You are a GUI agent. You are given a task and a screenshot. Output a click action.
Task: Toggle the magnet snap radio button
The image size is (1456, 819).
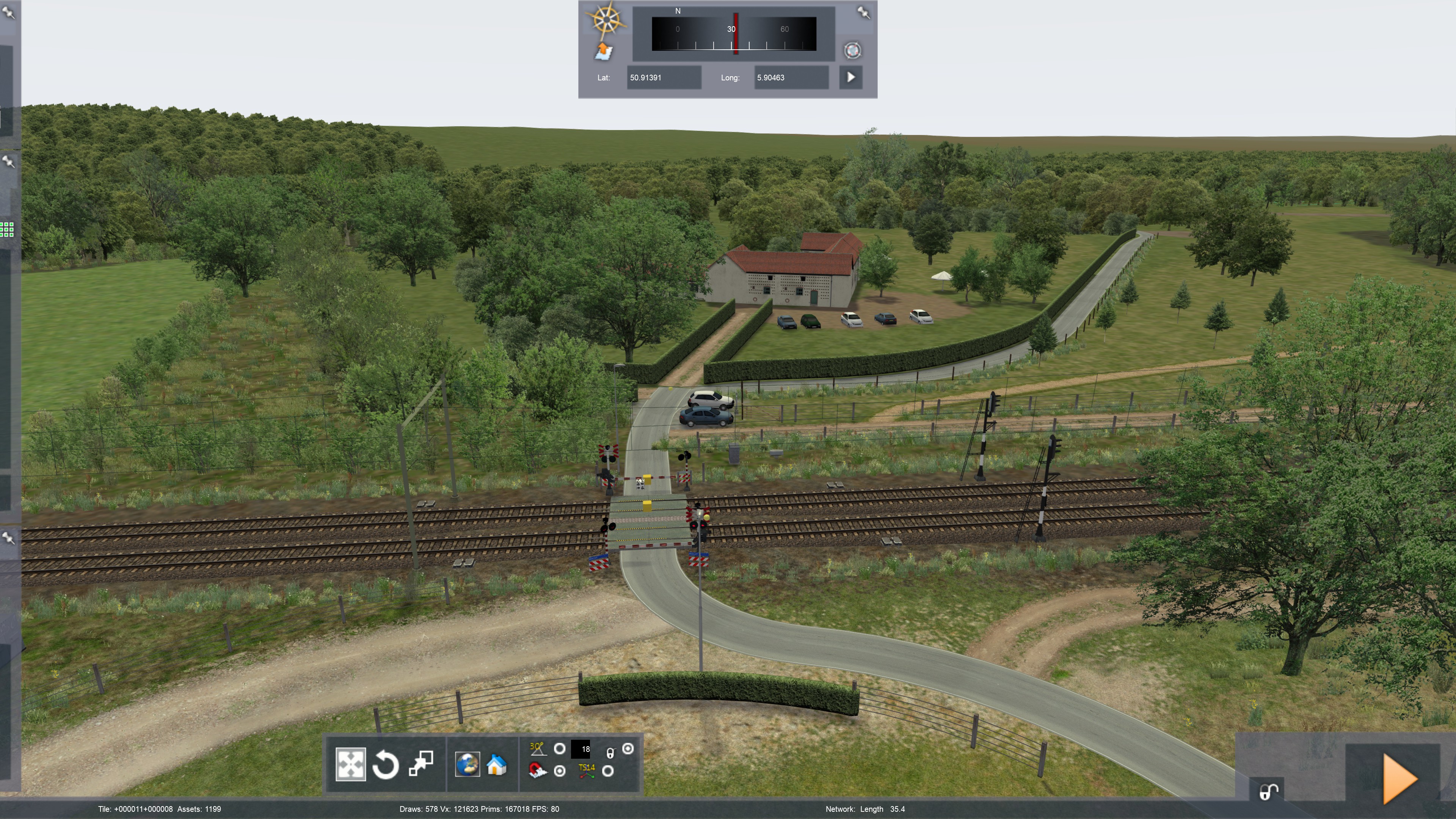[560, 771]
